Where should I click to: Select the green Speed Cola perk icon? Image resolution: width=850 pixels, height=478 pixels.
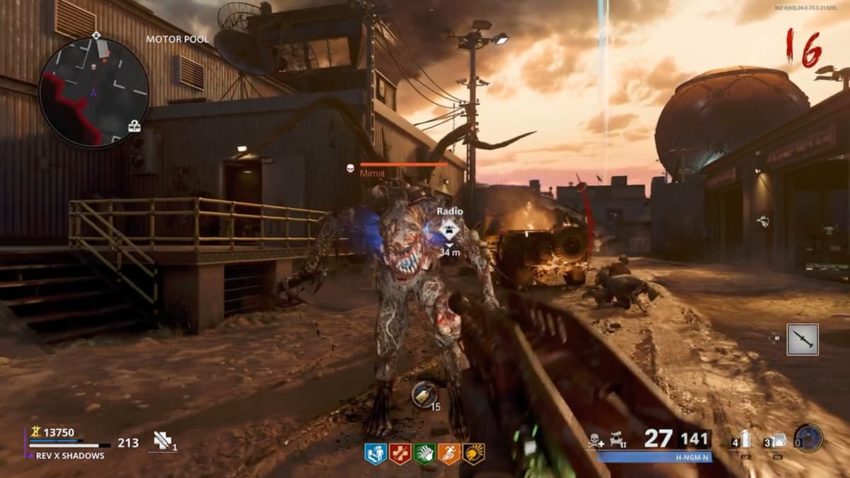(424, 453)
